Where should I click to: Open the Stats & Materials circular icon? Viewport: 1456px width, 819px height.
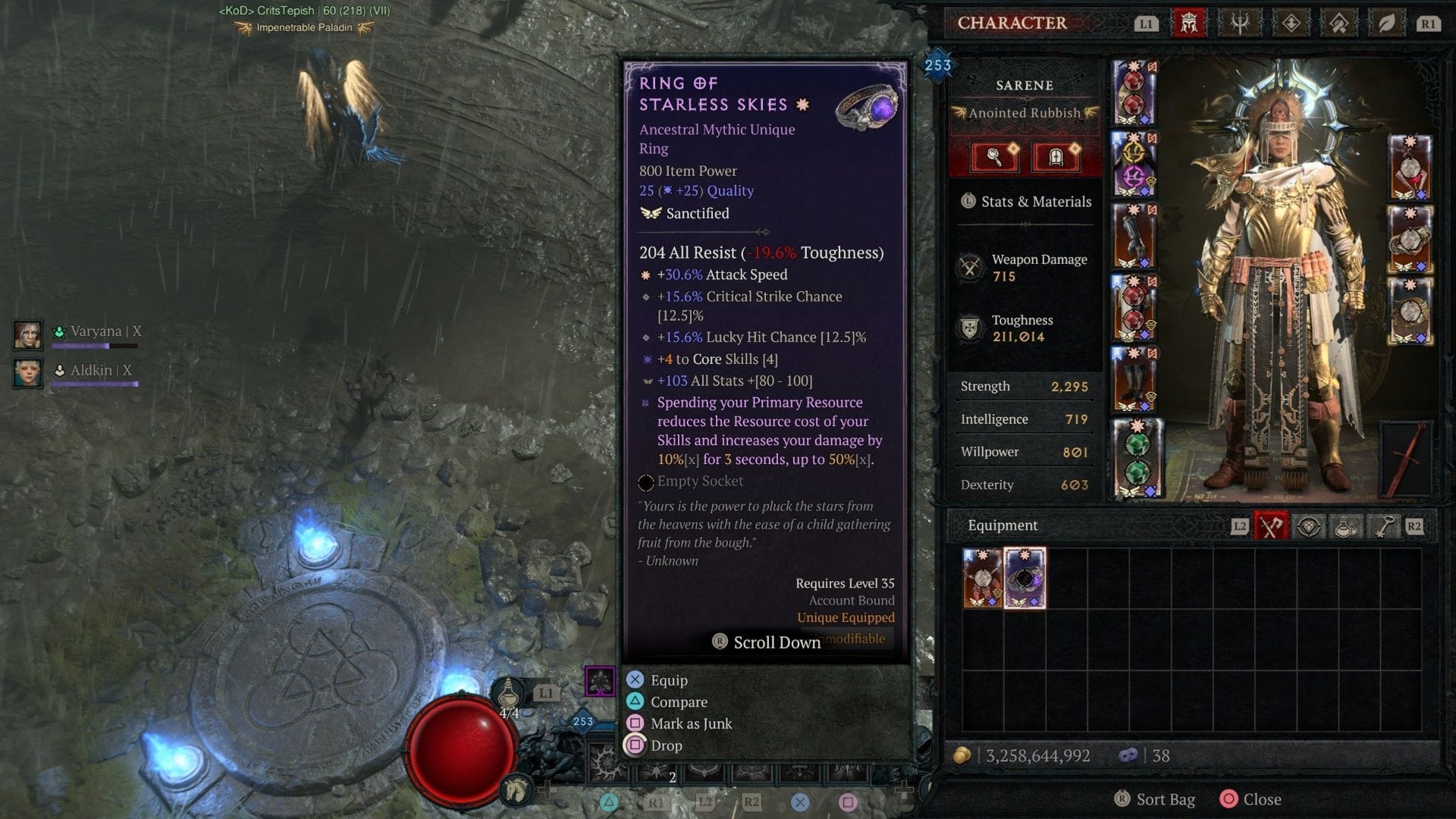(x=968, y=202)
